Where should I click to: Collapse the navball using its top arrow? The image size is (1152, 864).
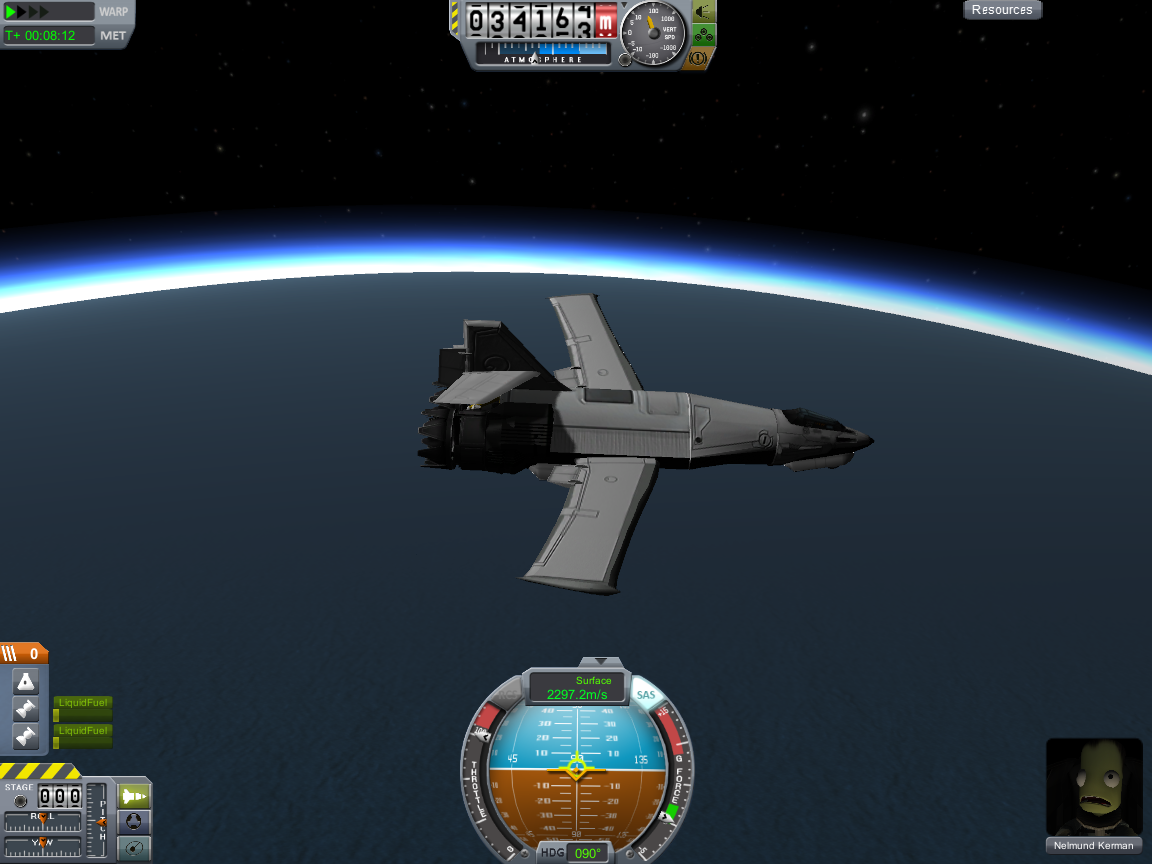pos(599,661)
